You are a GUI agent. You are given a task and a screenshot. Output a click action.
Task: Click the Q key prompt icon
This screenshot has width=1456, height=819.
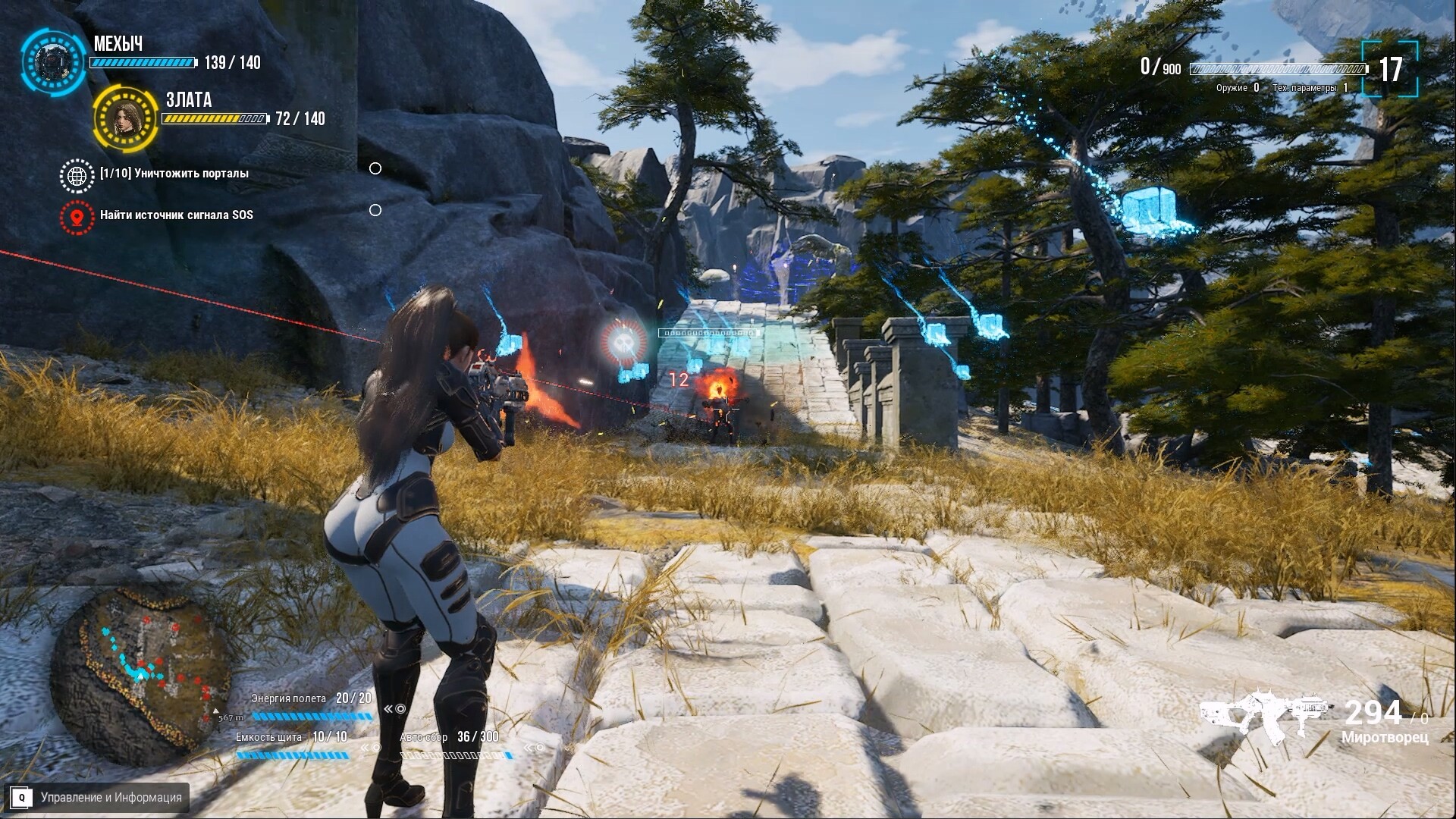(23, 798)
